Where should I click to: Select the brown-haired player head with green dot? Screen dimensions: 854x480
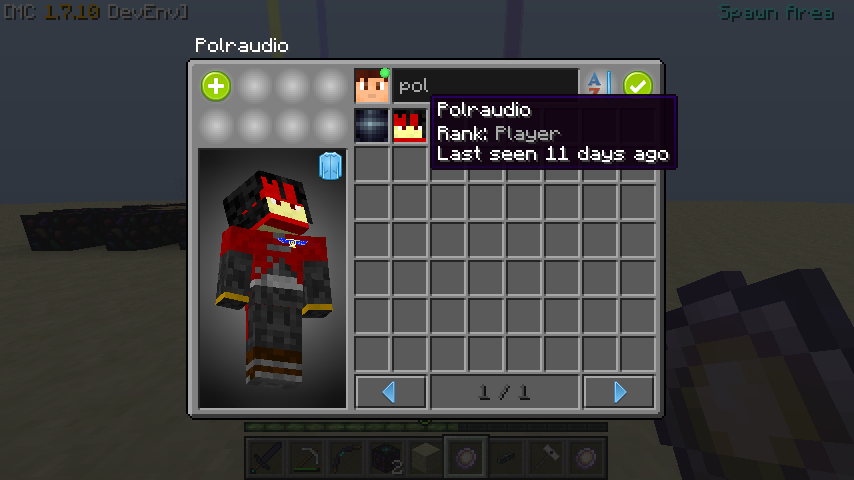click(x=372, y=86)
